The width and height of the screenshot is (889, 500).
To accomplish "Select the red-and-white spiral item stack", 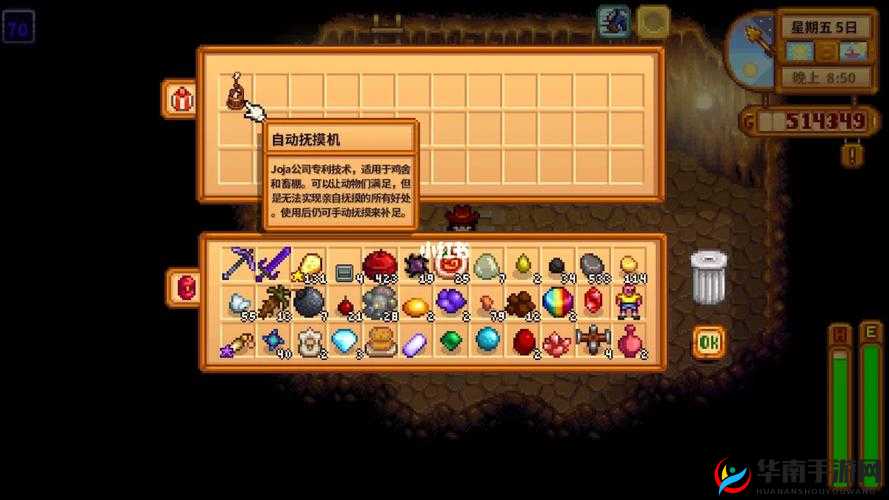I will pyautogui.click(x=450, y=264).
